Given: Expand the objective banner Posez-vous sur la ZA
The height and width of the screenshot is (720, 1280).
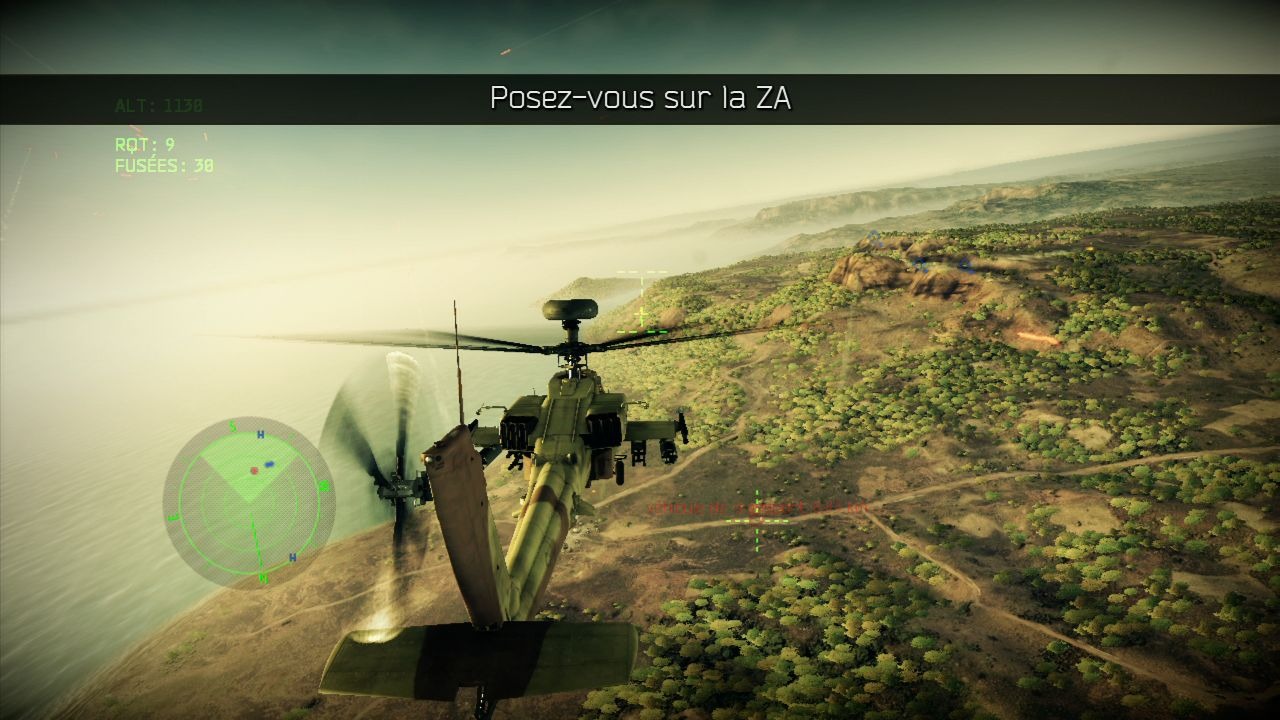Looking at the screenshot, I should pos(640,97).
